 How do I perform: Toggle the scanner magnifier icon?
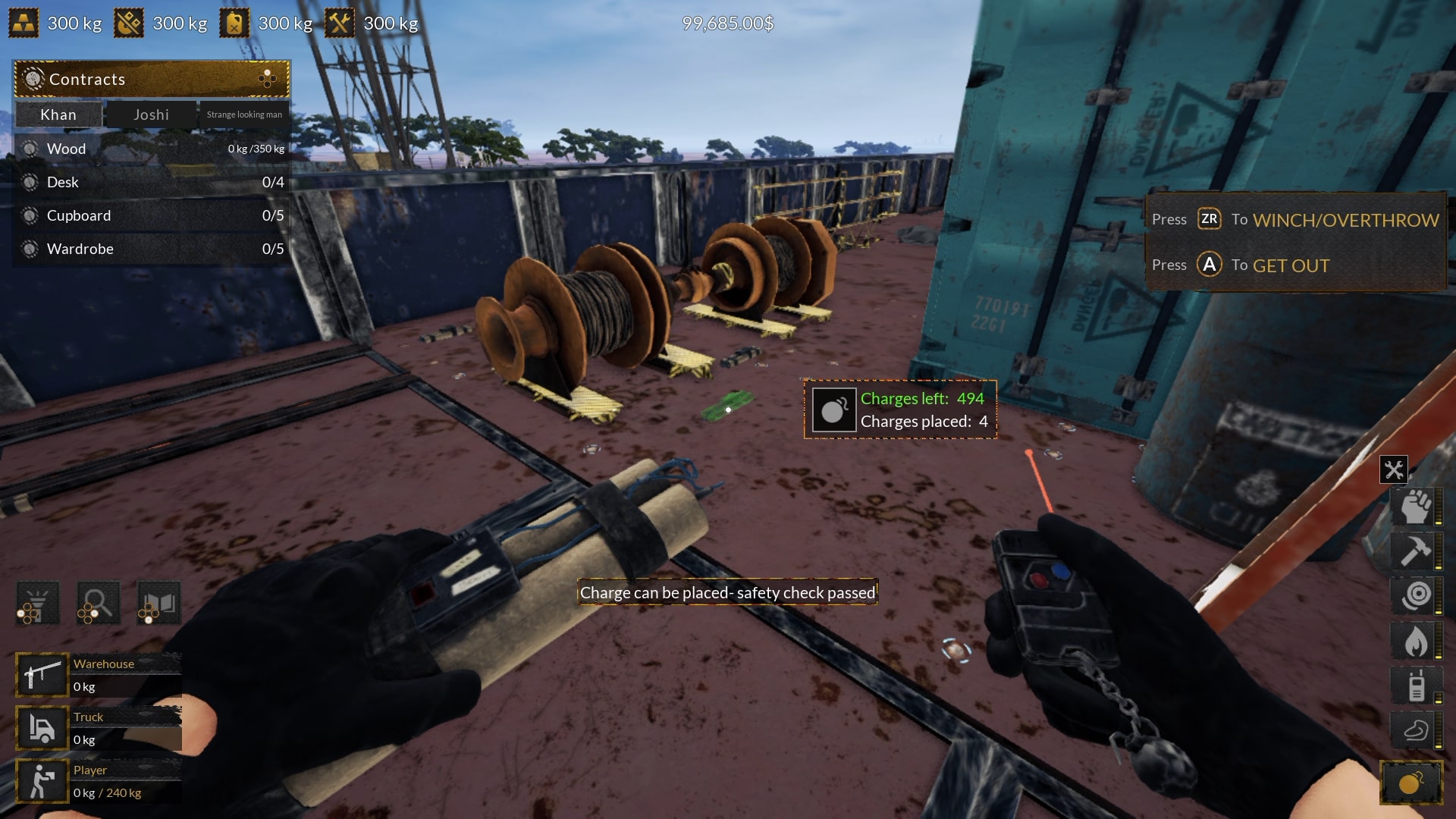97,601
